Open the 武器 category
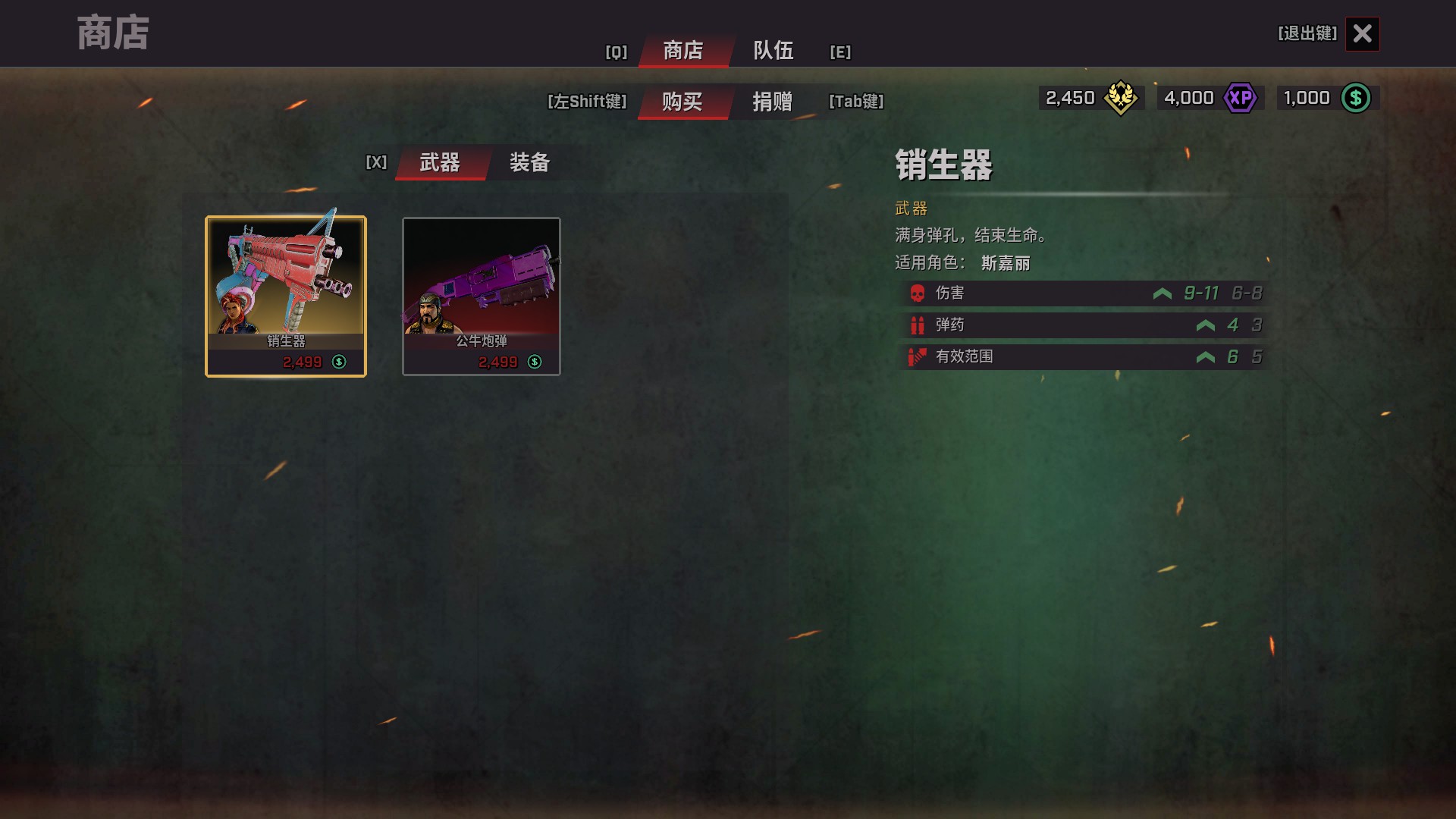1456x819 pixels. click(441, 163)
